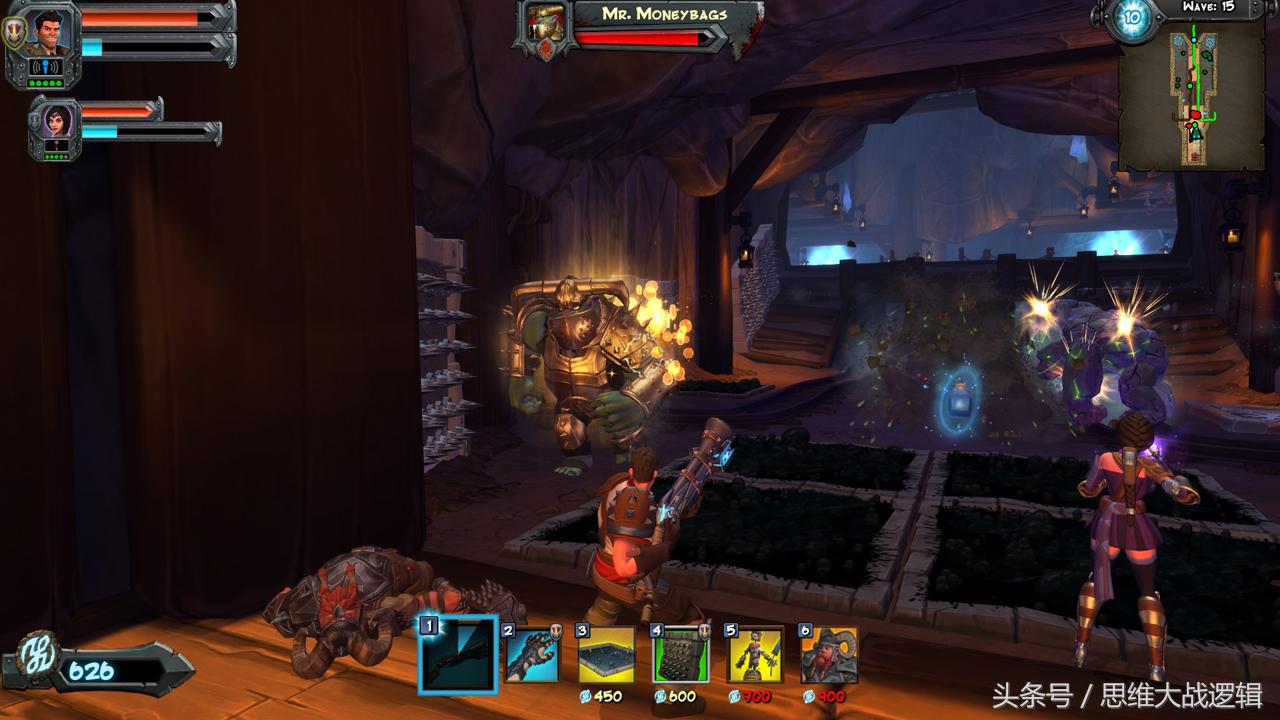Screen dimensions: 1280x720
Task: Equip the clawed gauntlet in slot 2
Action: pyautogui.click(x=532, y=655)
